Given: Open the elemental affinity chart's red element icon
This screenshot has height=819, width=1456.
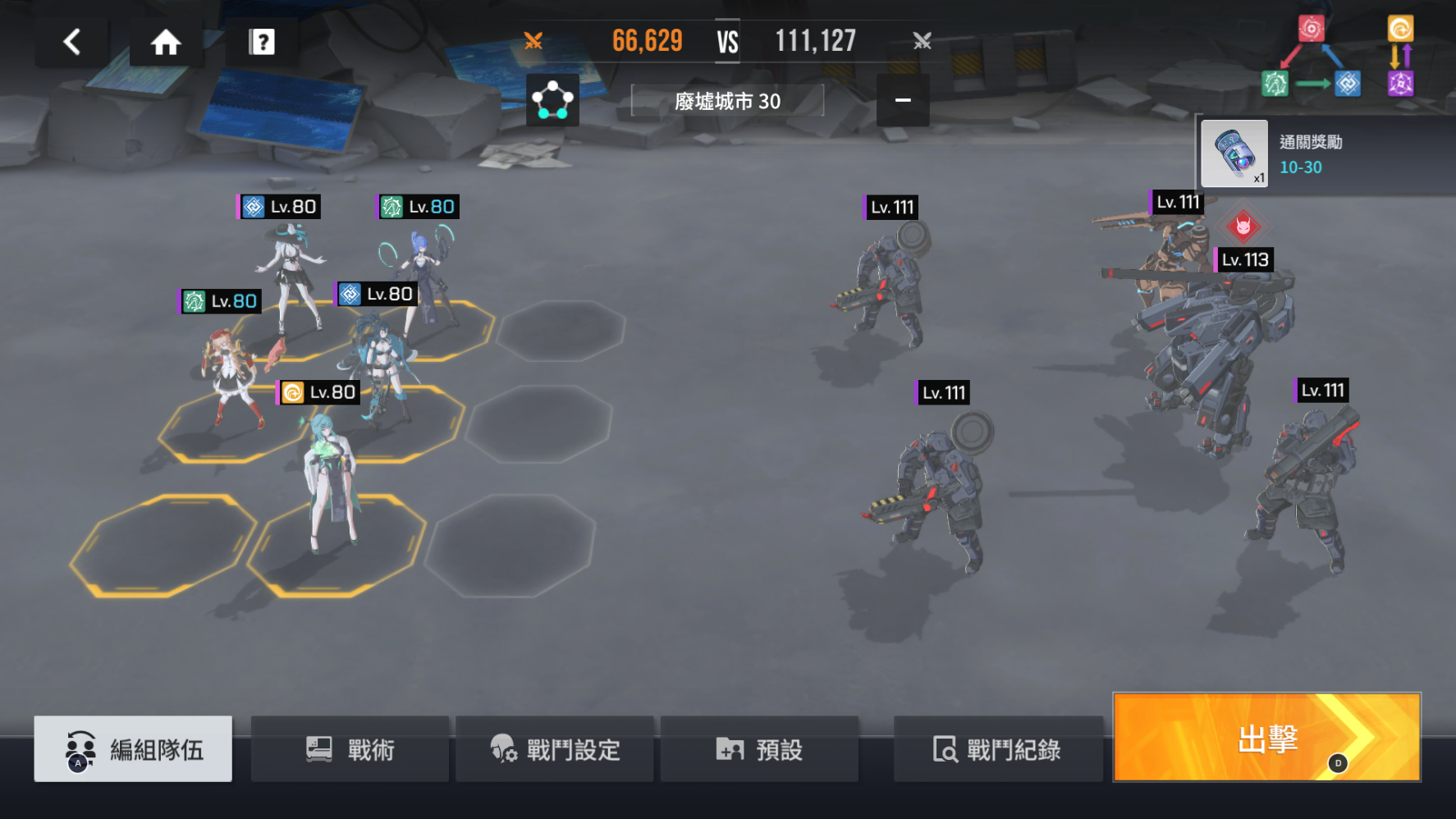Looking at the screenshot, I should (x=1312, y=30).
